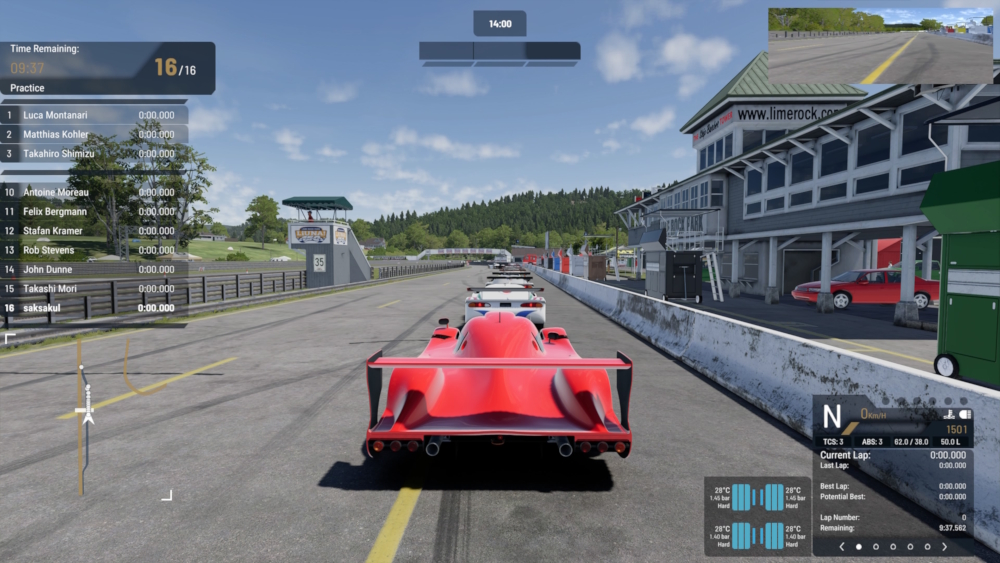The image size is (1000, 563).
Task: Select Matthias Kohler's leaderboard row
Action: coord(95,134)
